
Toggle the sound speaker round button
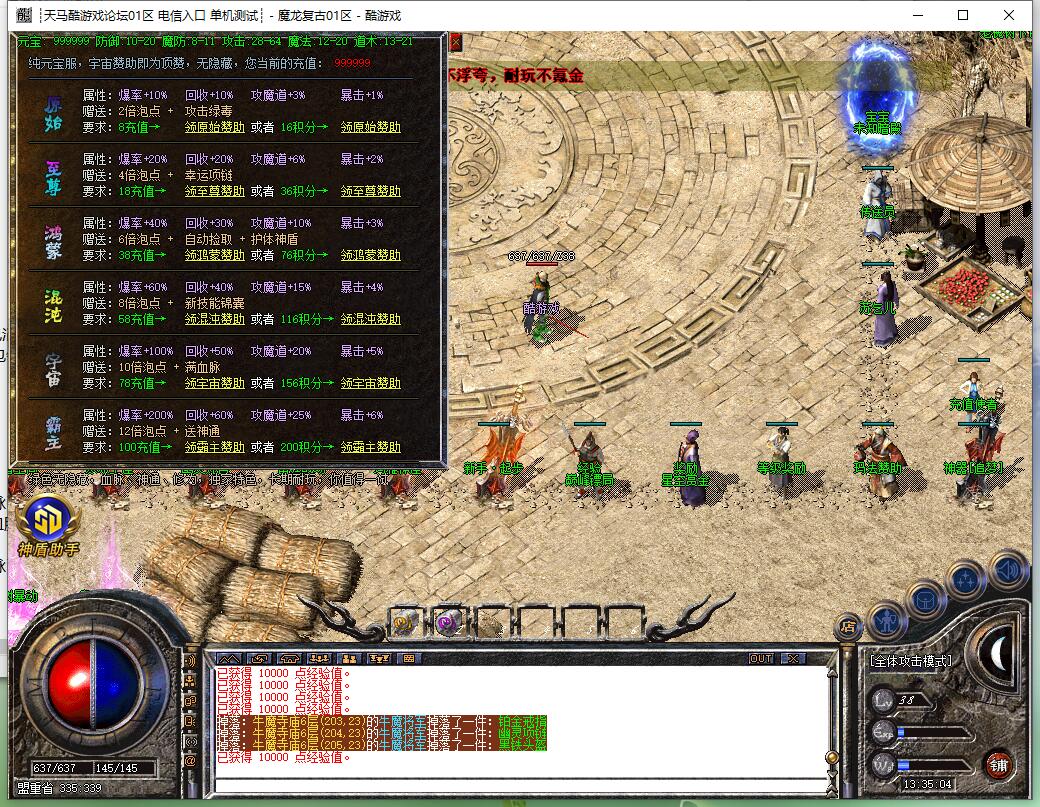point(1008,571)
